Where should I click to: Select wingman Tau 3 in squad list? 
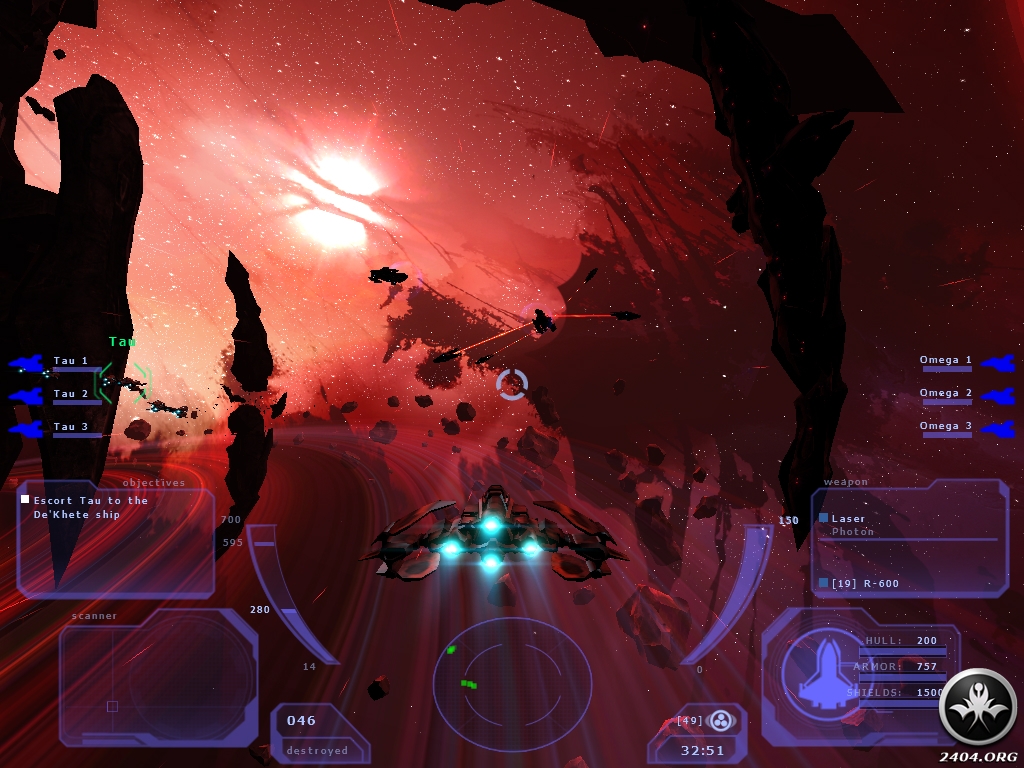click(x=70, y=427)
